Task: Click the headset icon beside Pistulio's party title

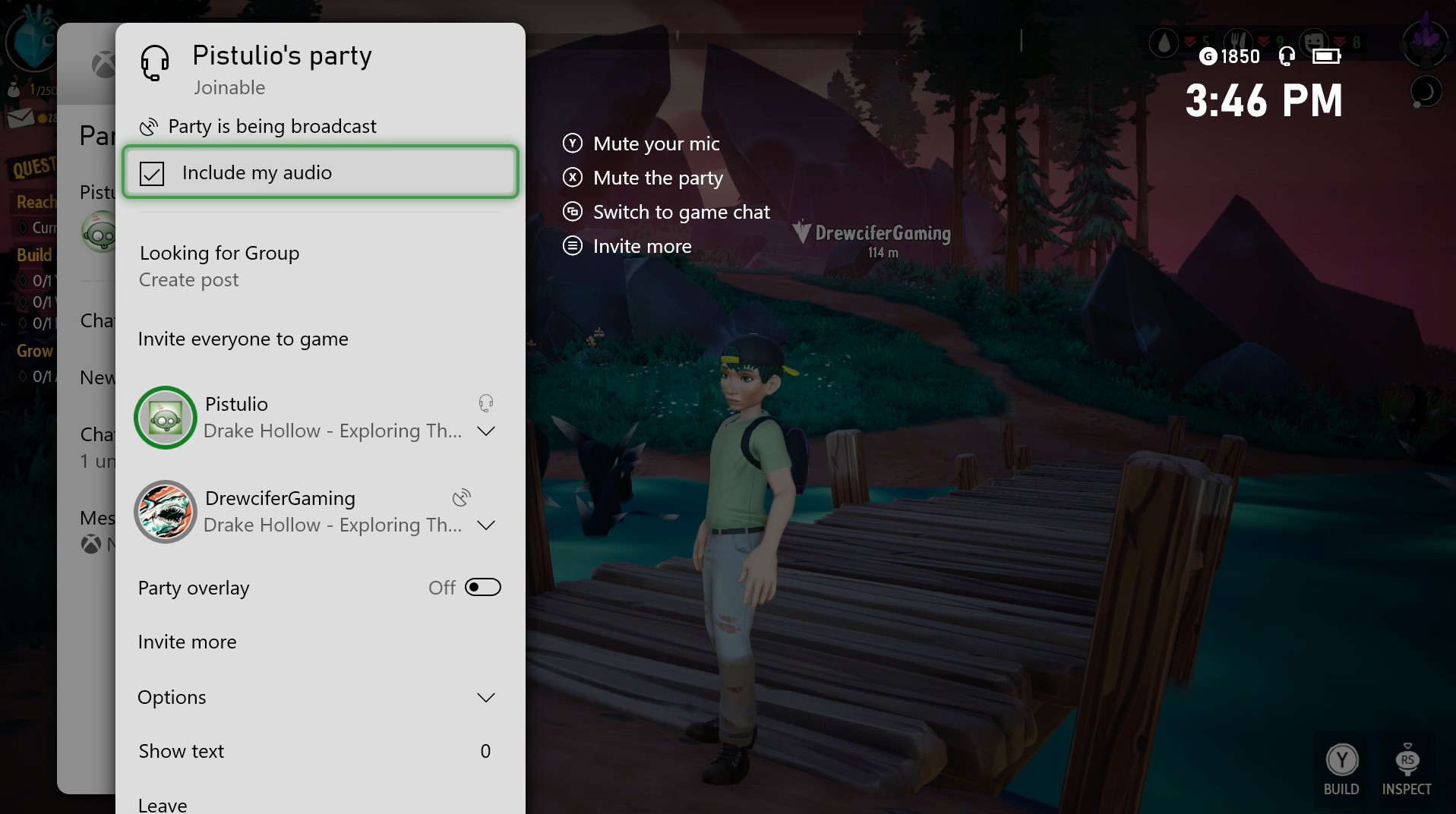Action: pyautogui.click(x=154, y=64)
